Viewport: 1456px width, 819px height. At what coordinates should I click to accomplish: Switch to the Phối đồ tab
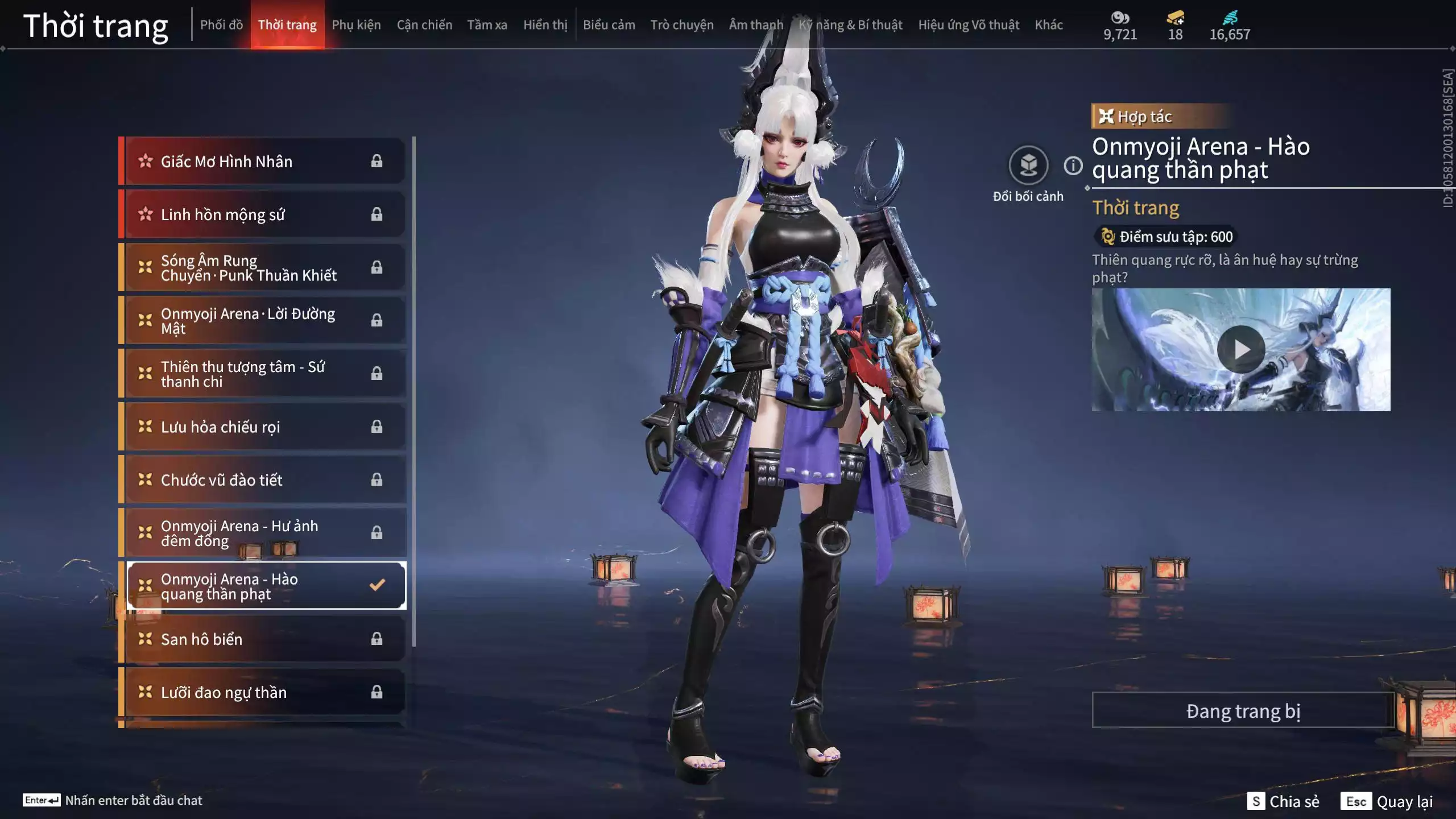click(x=221, y=25)
